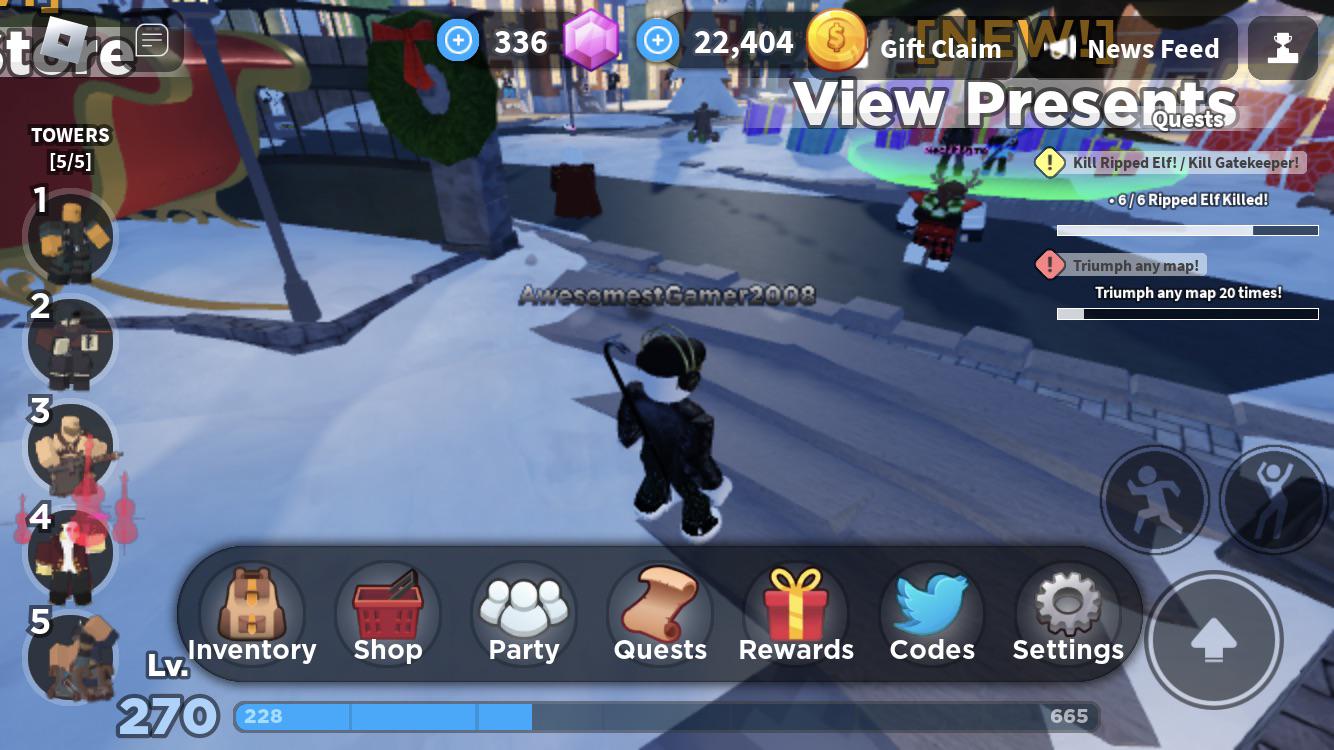Purchase gems with the blue plus button
Image resolution: width=1334 pixels, height=750 pixels.
pyautogui.click(x=458, y=41)
